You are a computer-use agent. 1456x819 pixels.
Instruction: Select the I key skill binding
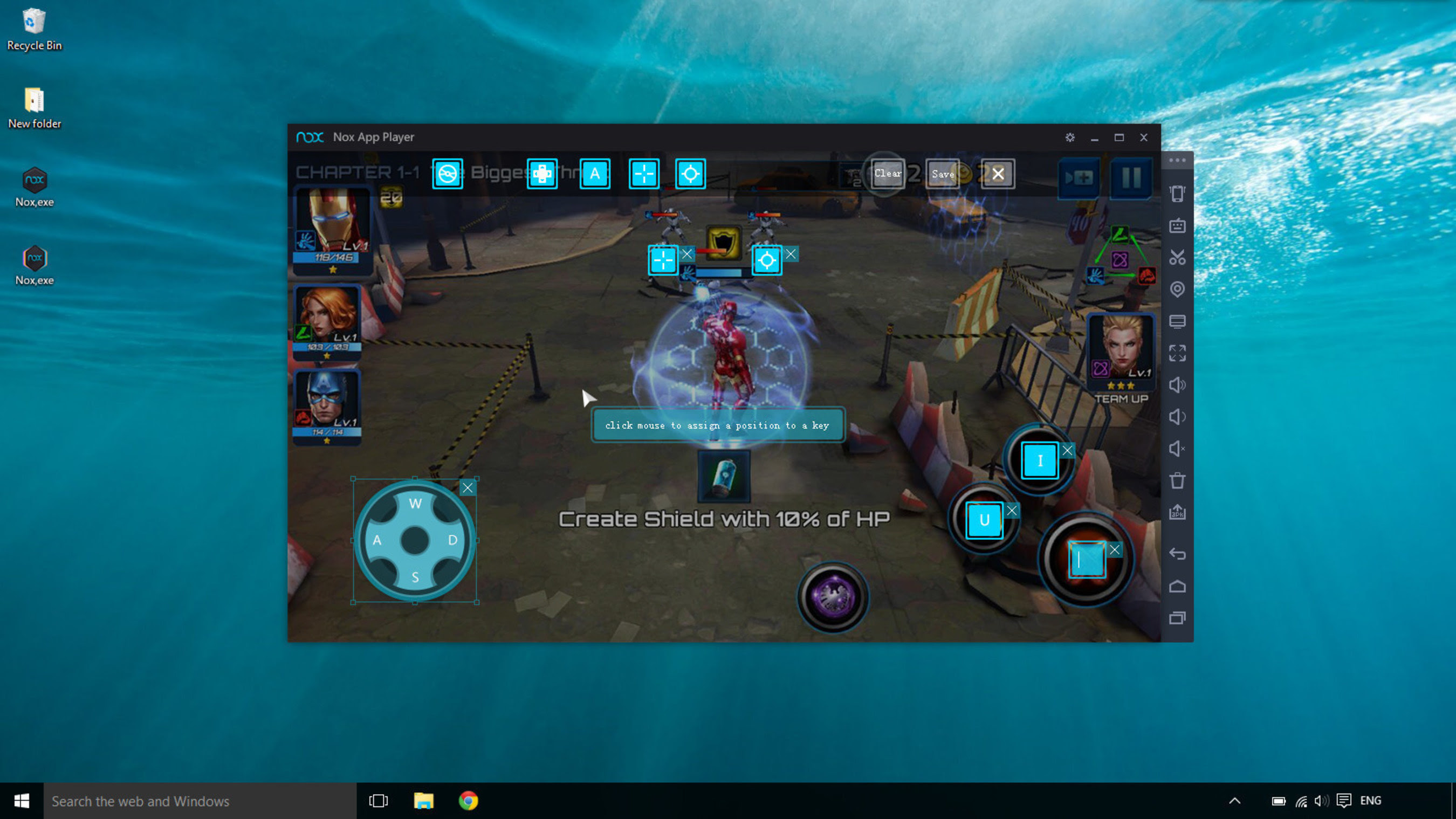tap(1040, 460)
